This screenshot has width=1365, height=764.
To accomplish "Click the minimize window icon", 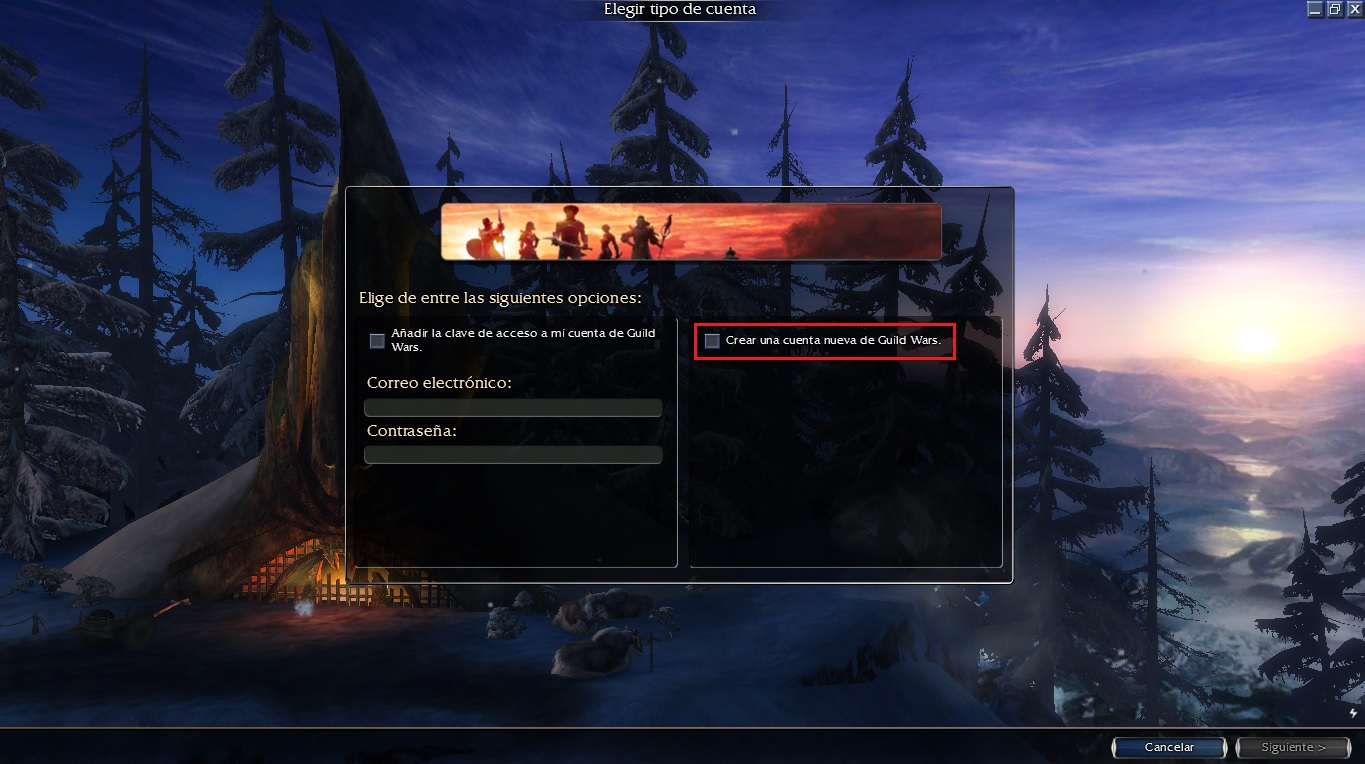I will (x=1315, y=8).
